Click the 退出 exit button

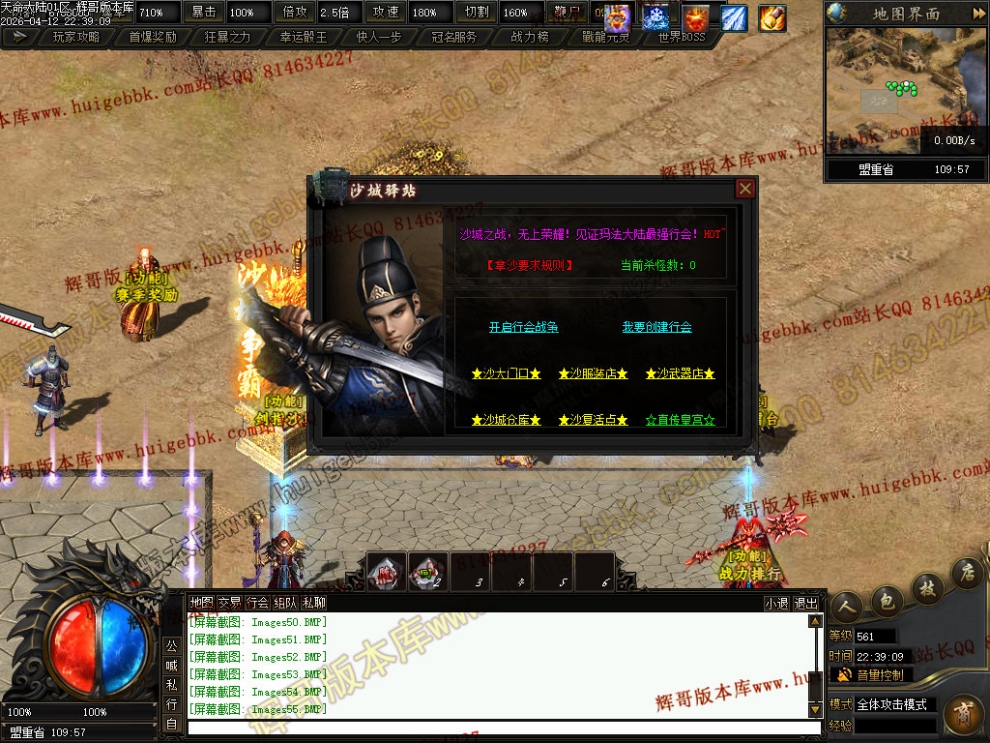click(x=806, y=603)
